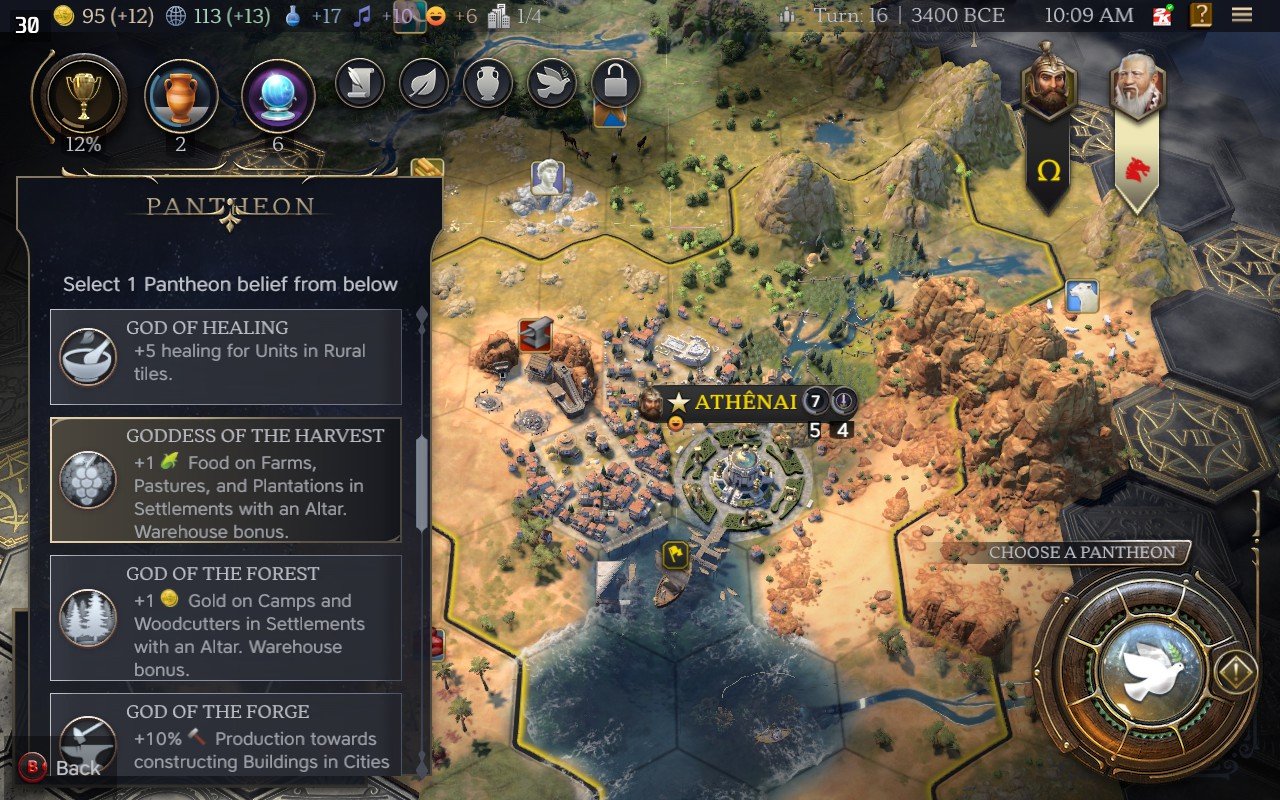1280x800 pixels.
Task: Open the vase icon button
Action: point(487,83)
